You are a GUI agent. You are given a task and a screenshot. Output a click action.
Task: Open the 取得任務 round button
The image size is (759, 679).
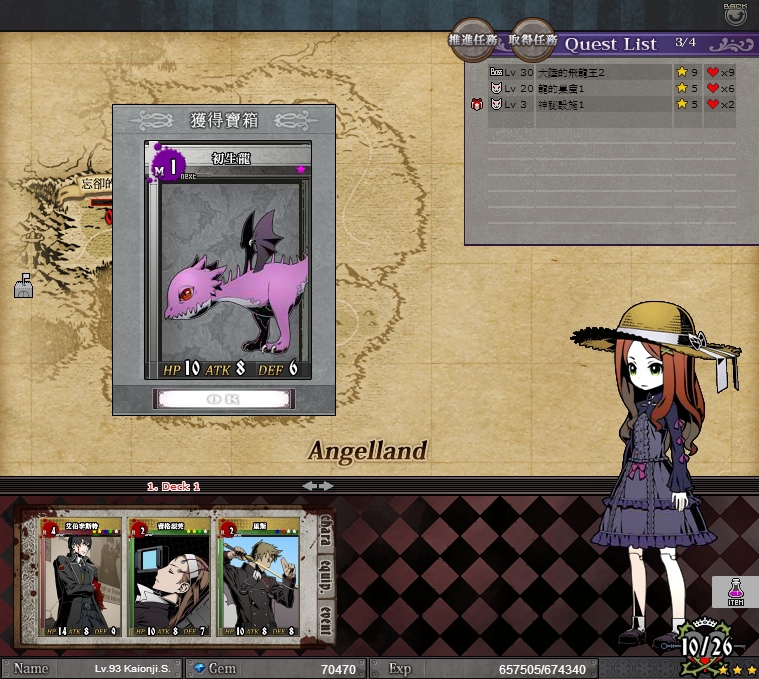[x=532, y=41]
